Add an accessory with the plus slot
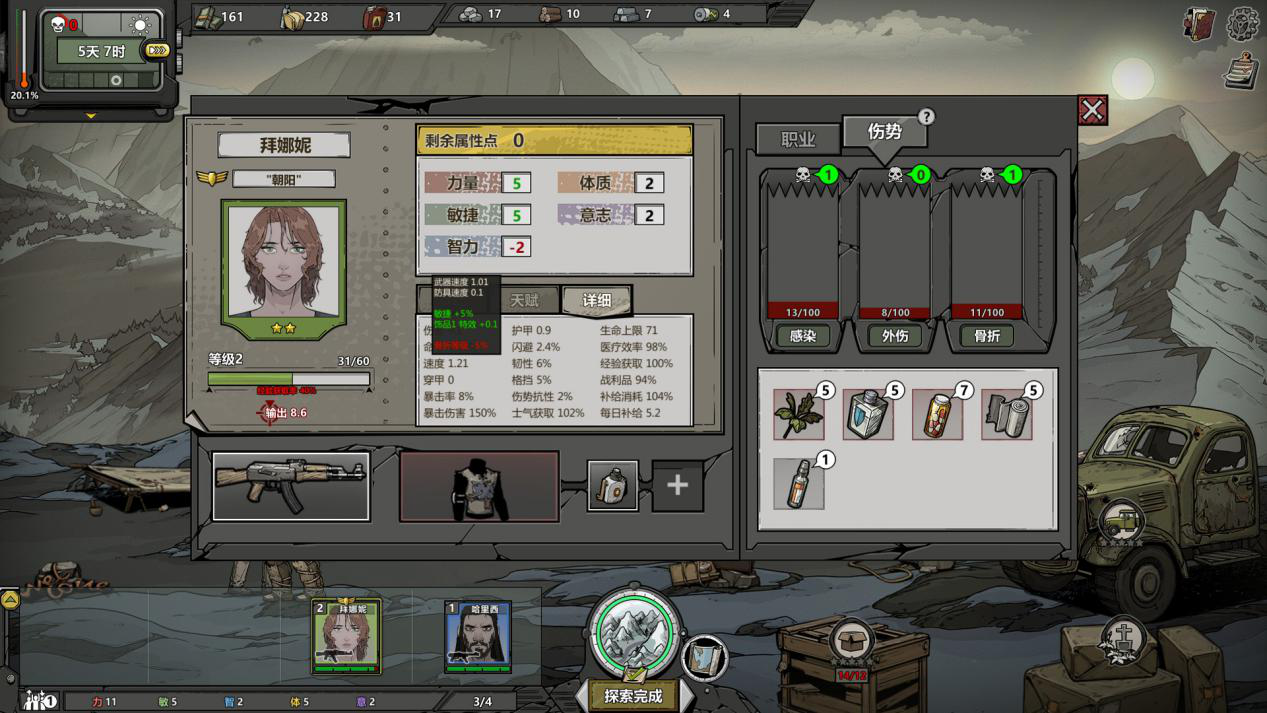Viewport: 1267px width, 713px height. coord(677,486)
